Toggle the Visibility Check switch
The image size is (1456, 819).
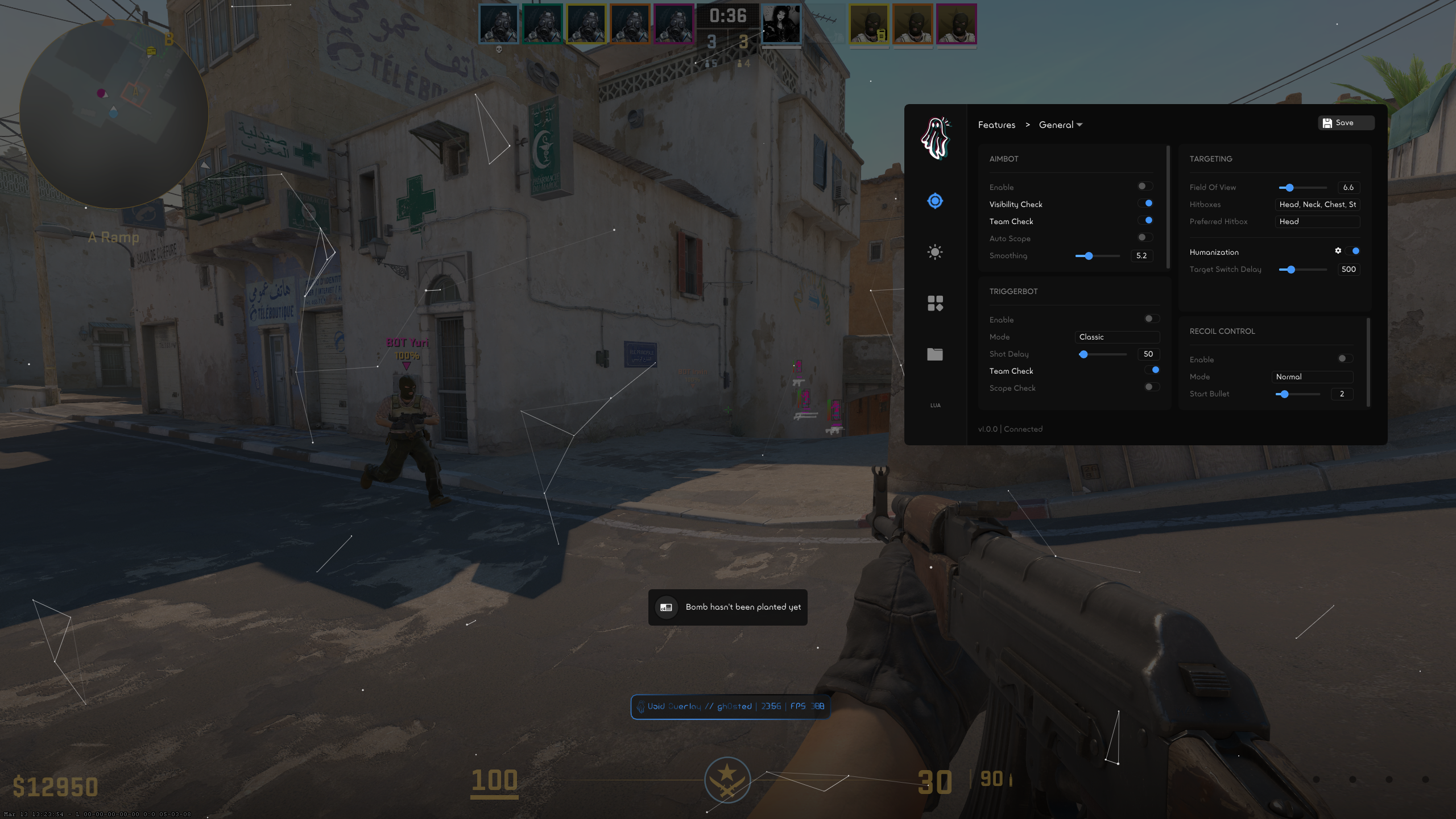pyautogui.click(x=1145, y=204)
